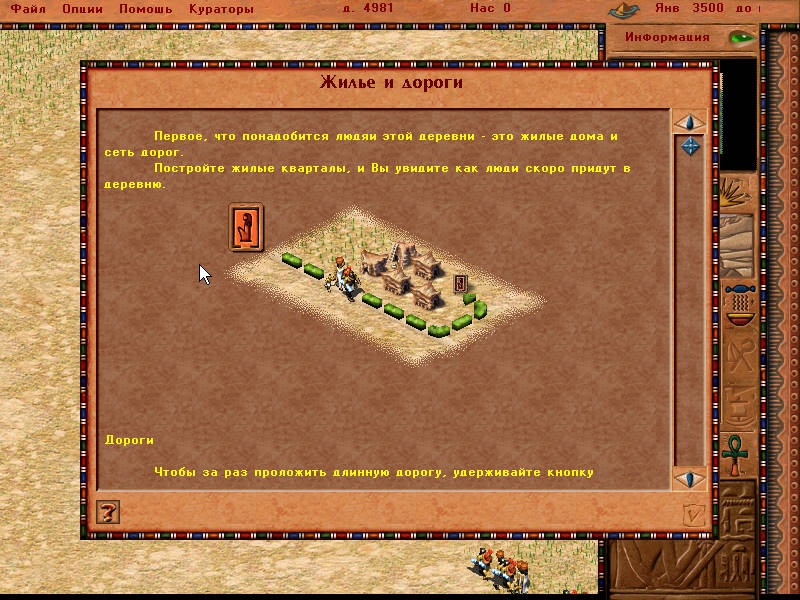The width and height of the screenshot is (800, 600).
Task: Click the question mark help button
Action: point(109,513)
